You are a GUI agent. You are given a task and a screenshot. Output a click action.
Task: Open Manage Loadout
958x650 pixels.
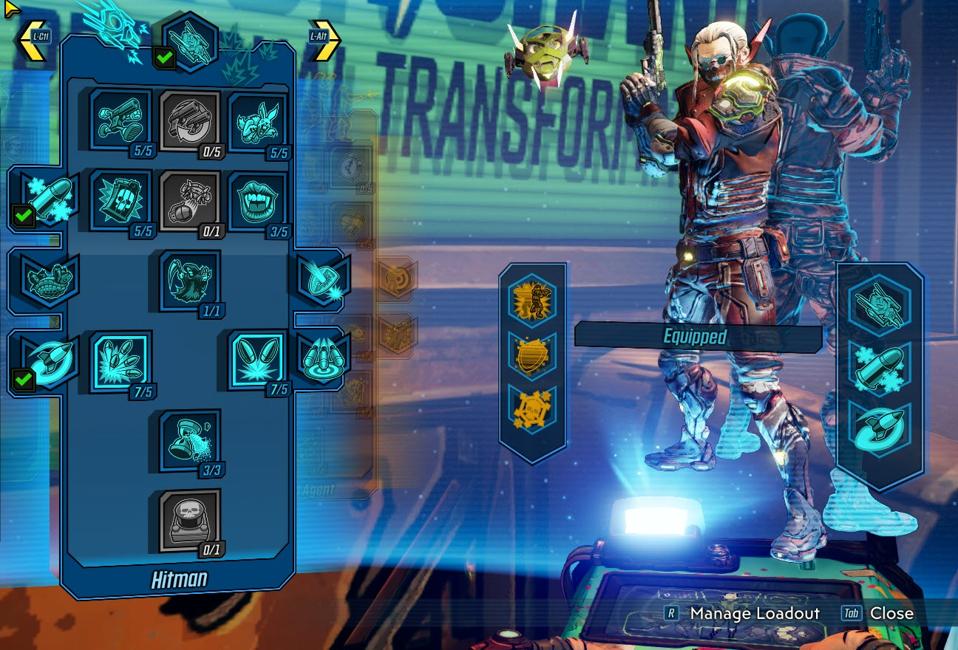point(742,613)
